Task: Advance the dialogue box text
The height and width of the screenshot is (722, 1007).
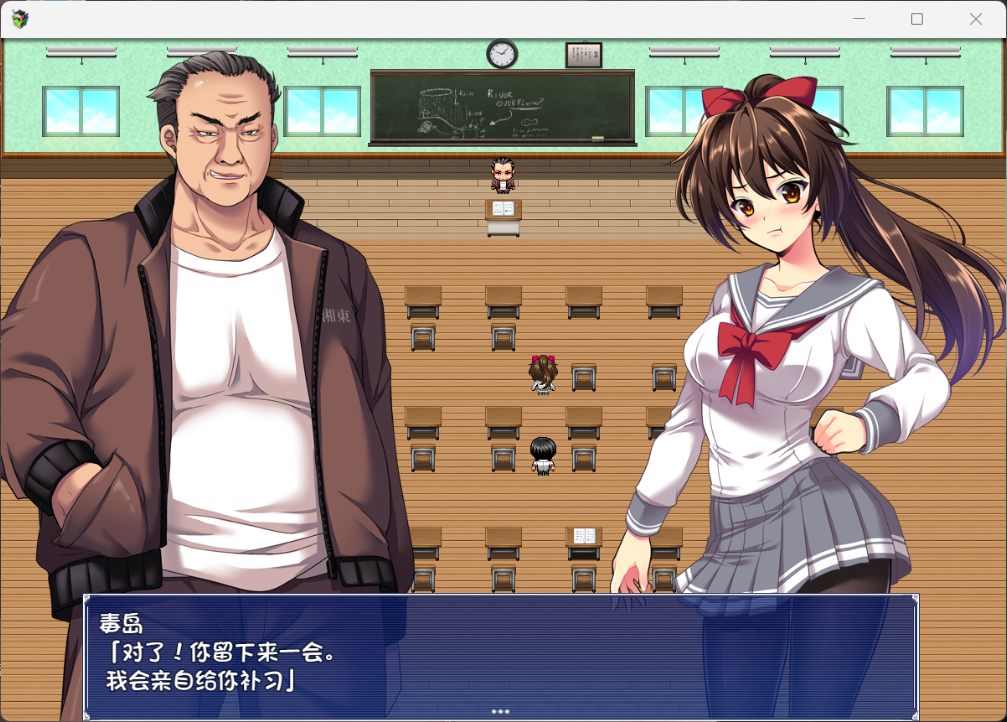Action: (x=500, y=655)
